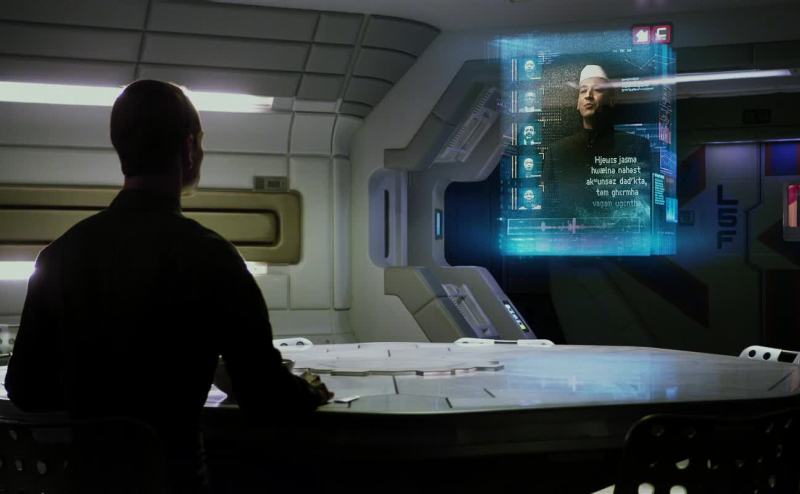Click the red back arrow button

pos(661,34)
